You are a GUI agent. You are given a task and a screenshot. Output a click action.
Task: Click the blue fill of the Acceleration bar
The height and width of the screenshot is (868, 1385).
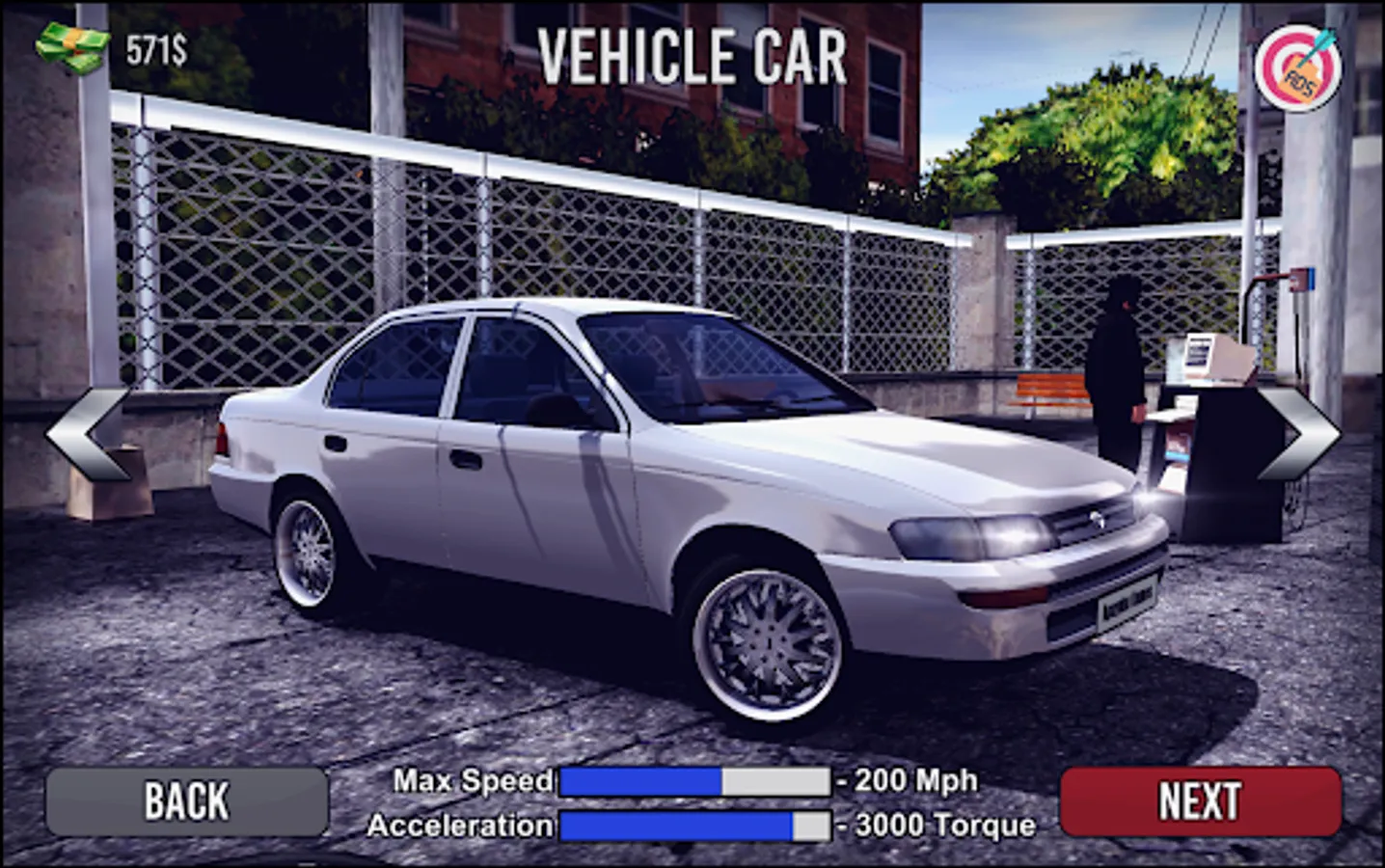coord(675,826)
